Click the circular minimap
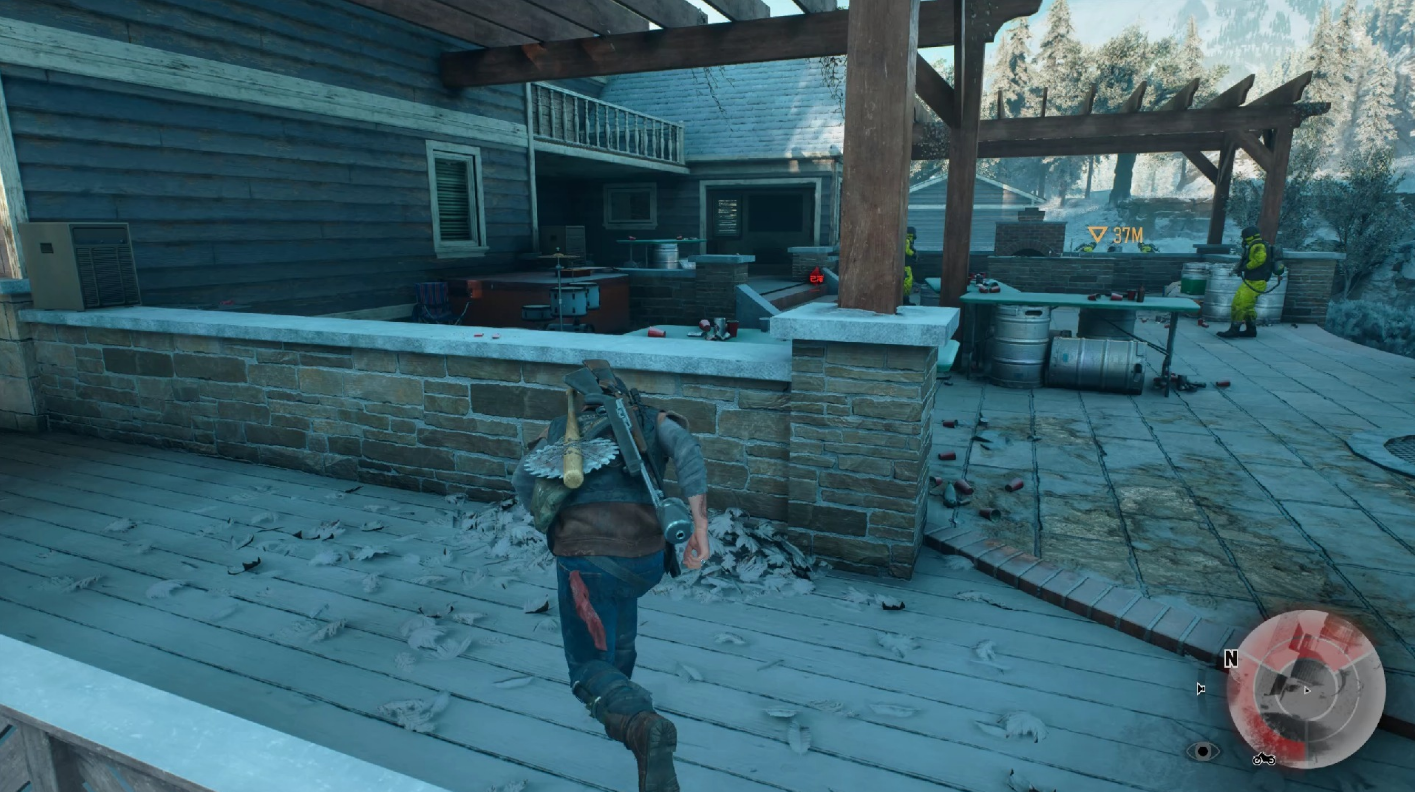 click(x=1306, y=689)
